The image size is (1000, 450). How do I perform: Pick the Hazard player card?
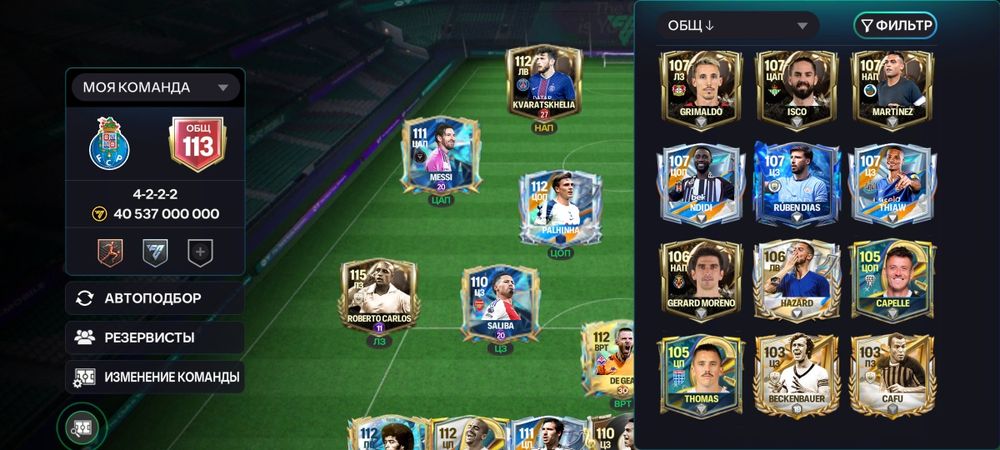coord(795,280)
